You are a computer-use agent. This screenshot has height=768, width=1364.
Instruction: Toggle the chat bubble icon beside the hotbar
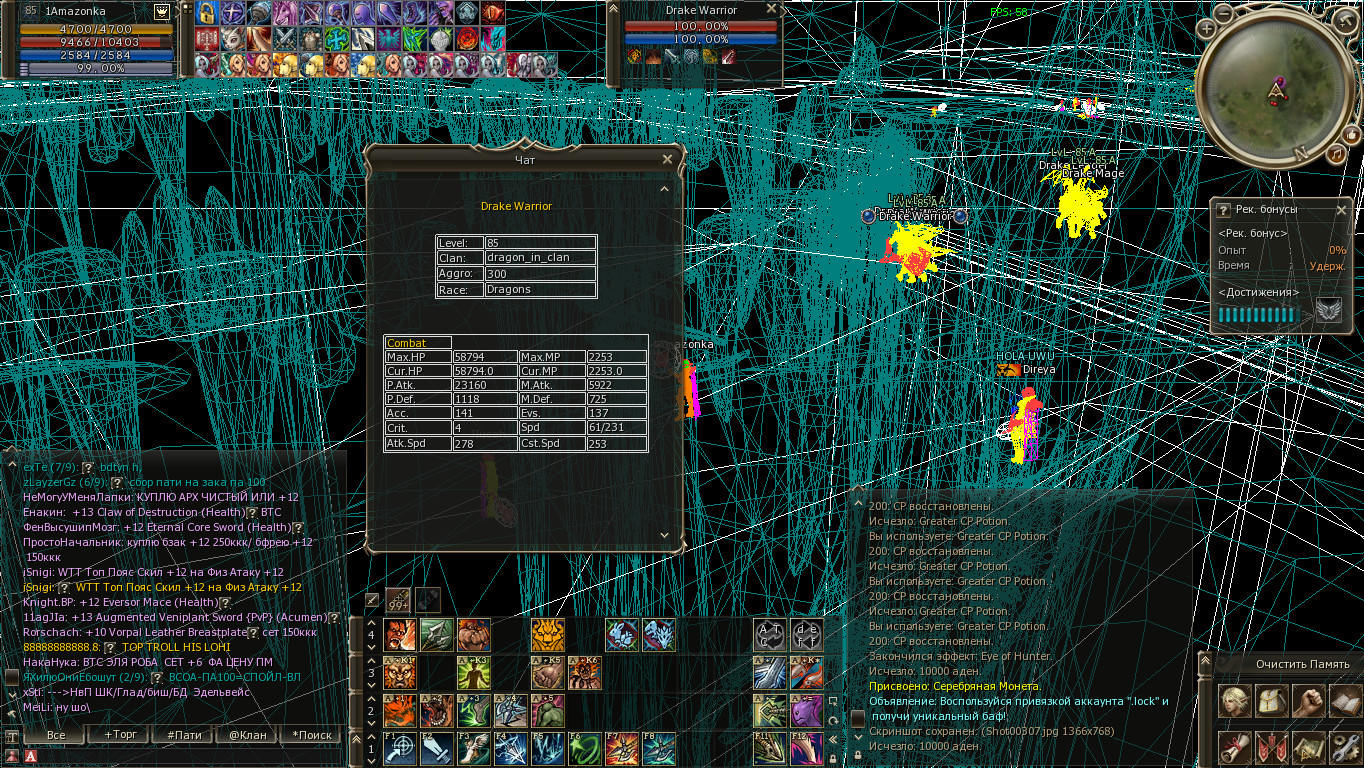point(833,701)
